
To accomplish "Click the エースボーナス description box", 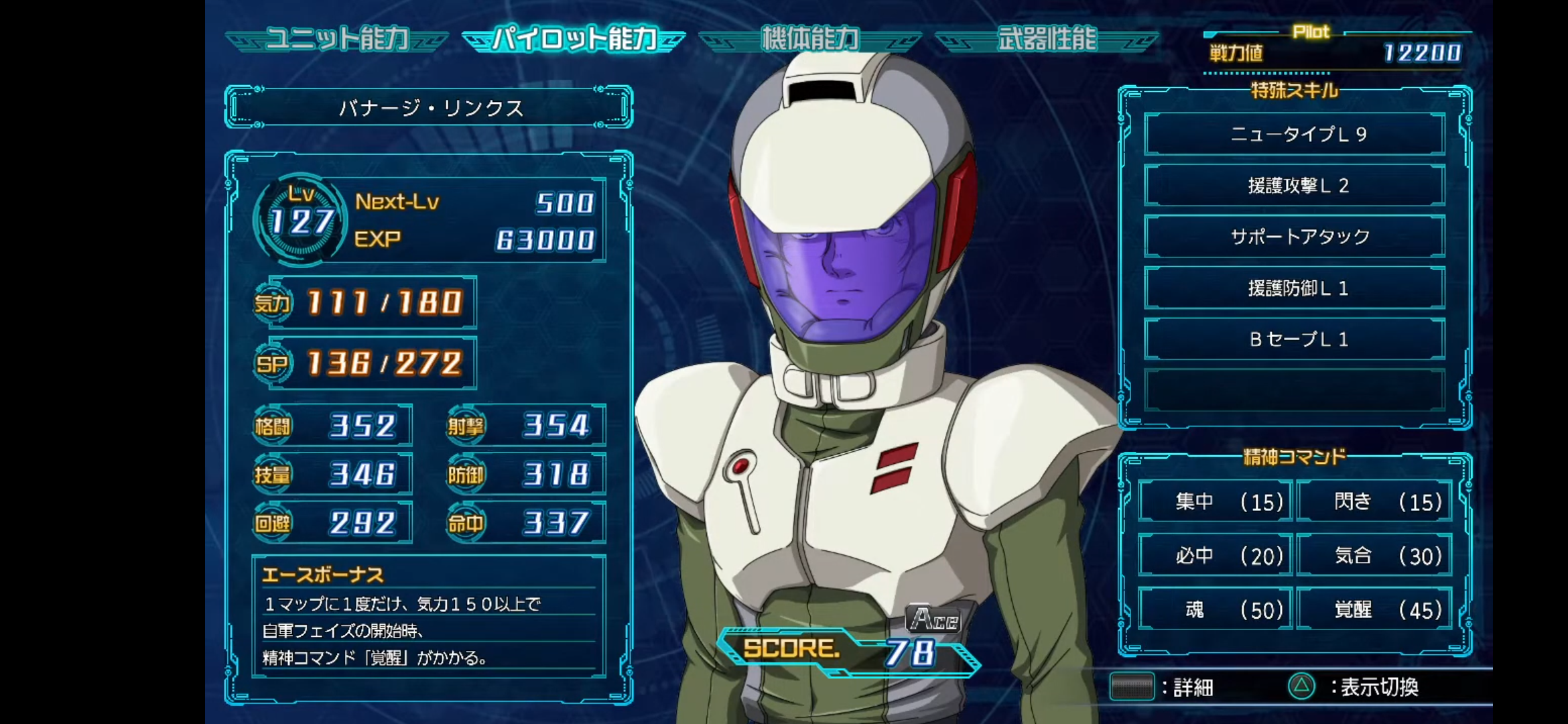I will [x=429, y=616].
